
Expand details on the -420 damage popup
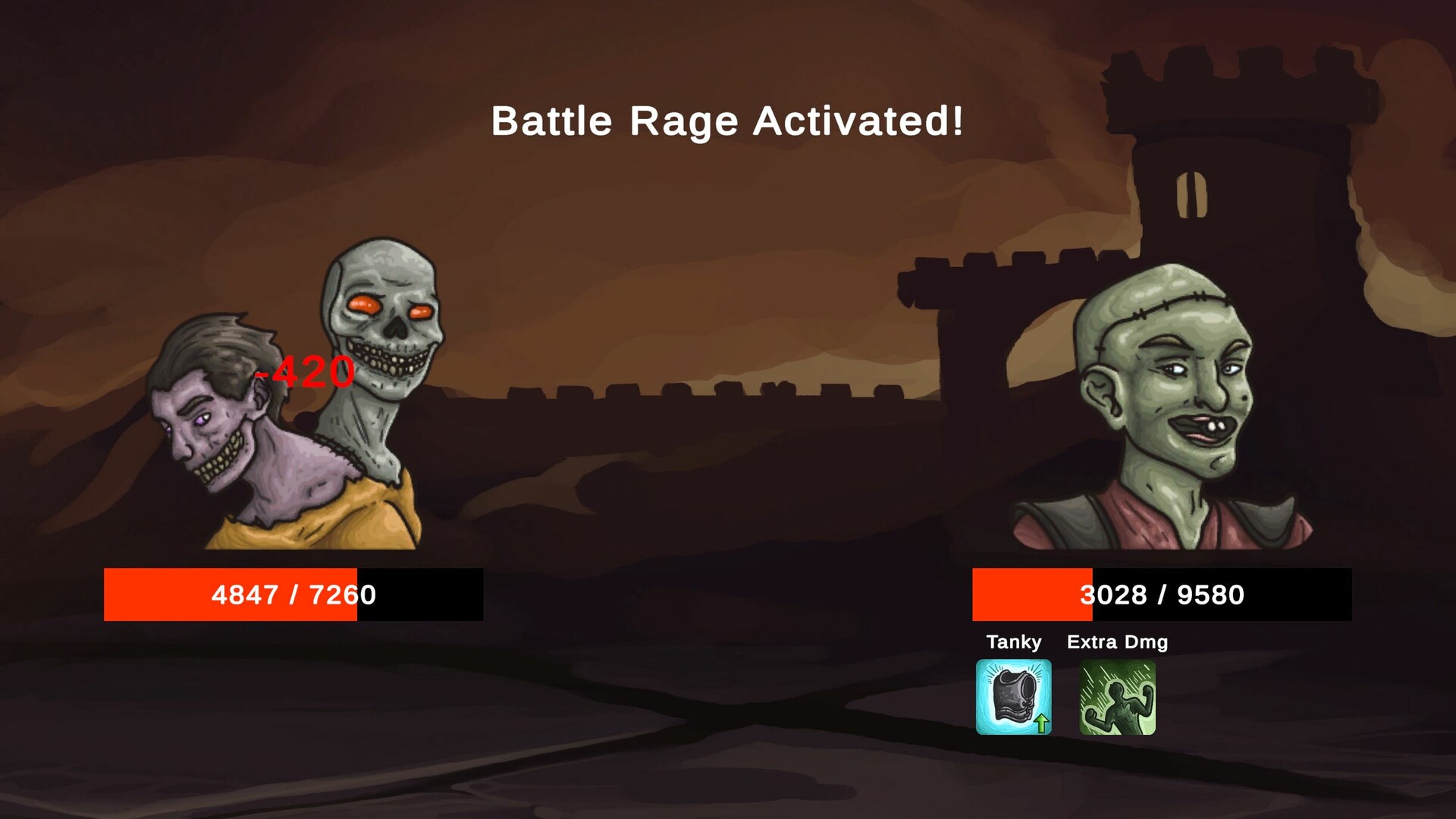[x=303, y=372]
